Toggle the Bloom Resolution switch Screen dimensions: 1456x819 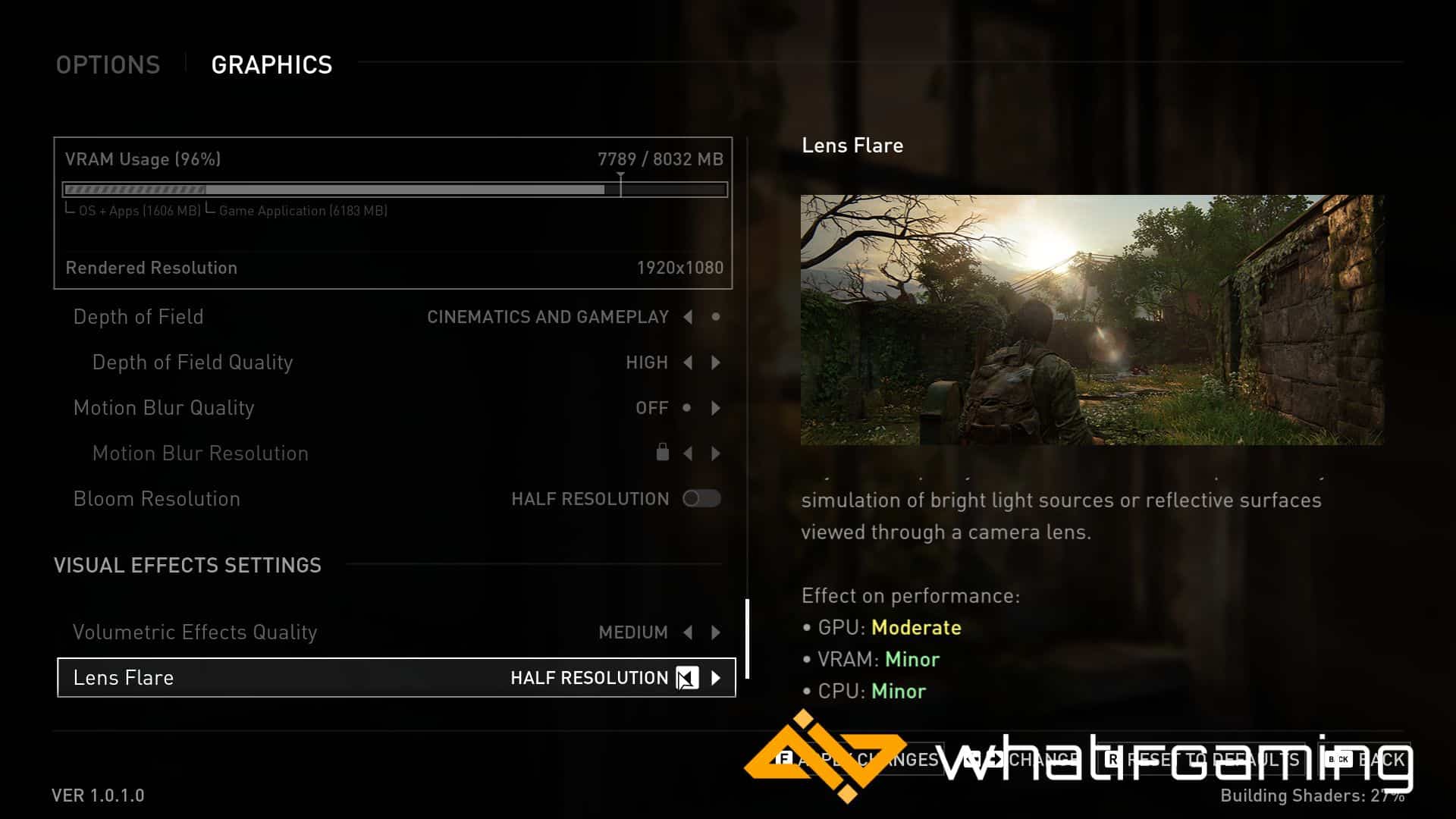(701, 498)
